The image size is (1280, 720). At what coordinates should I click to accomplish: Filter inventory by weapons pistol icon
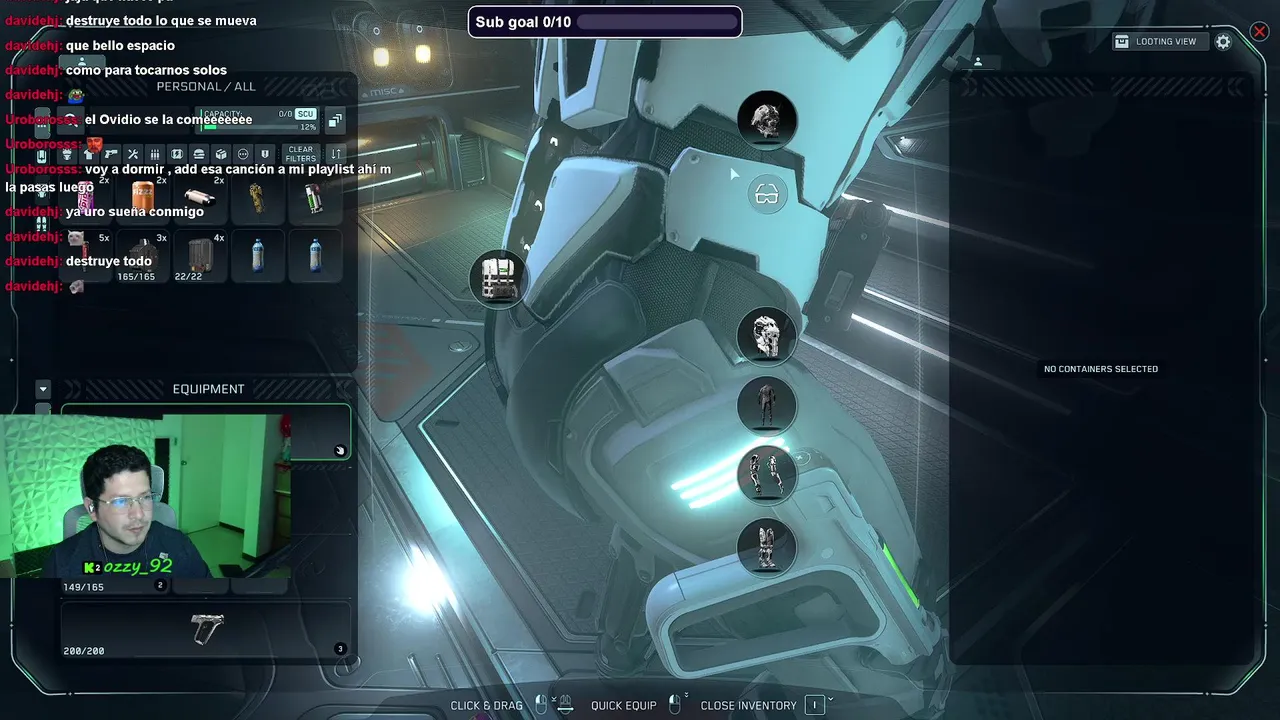tap(111, 154)
